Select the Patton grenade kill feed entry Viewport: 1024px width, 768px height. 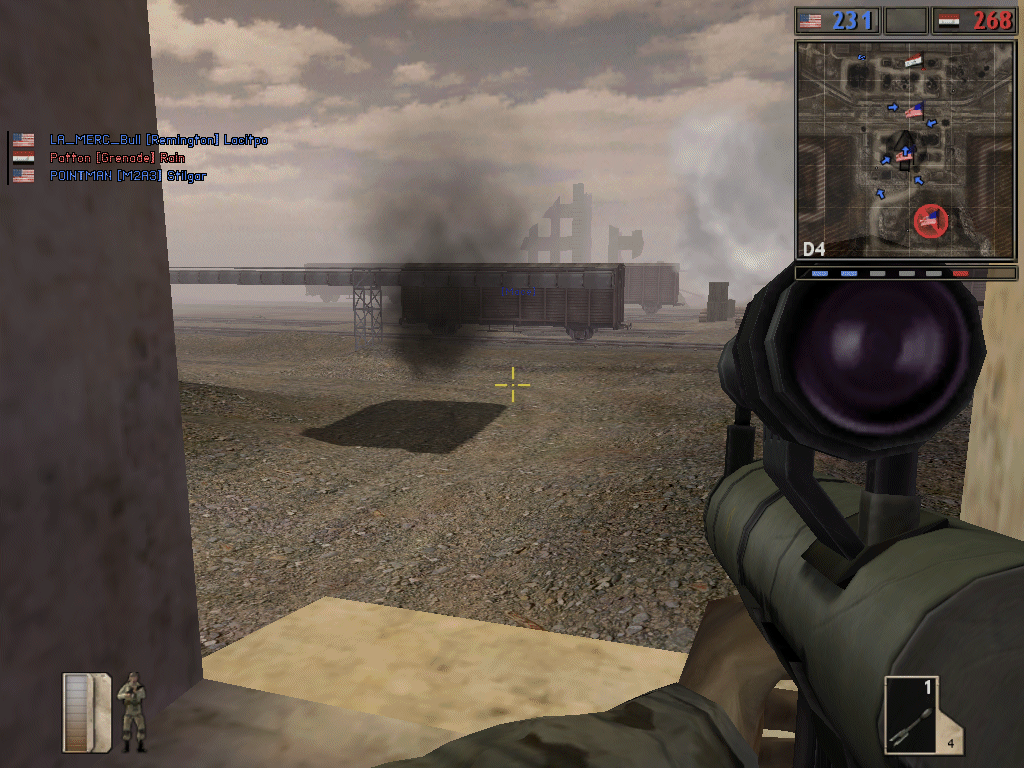tap(117, 158)
